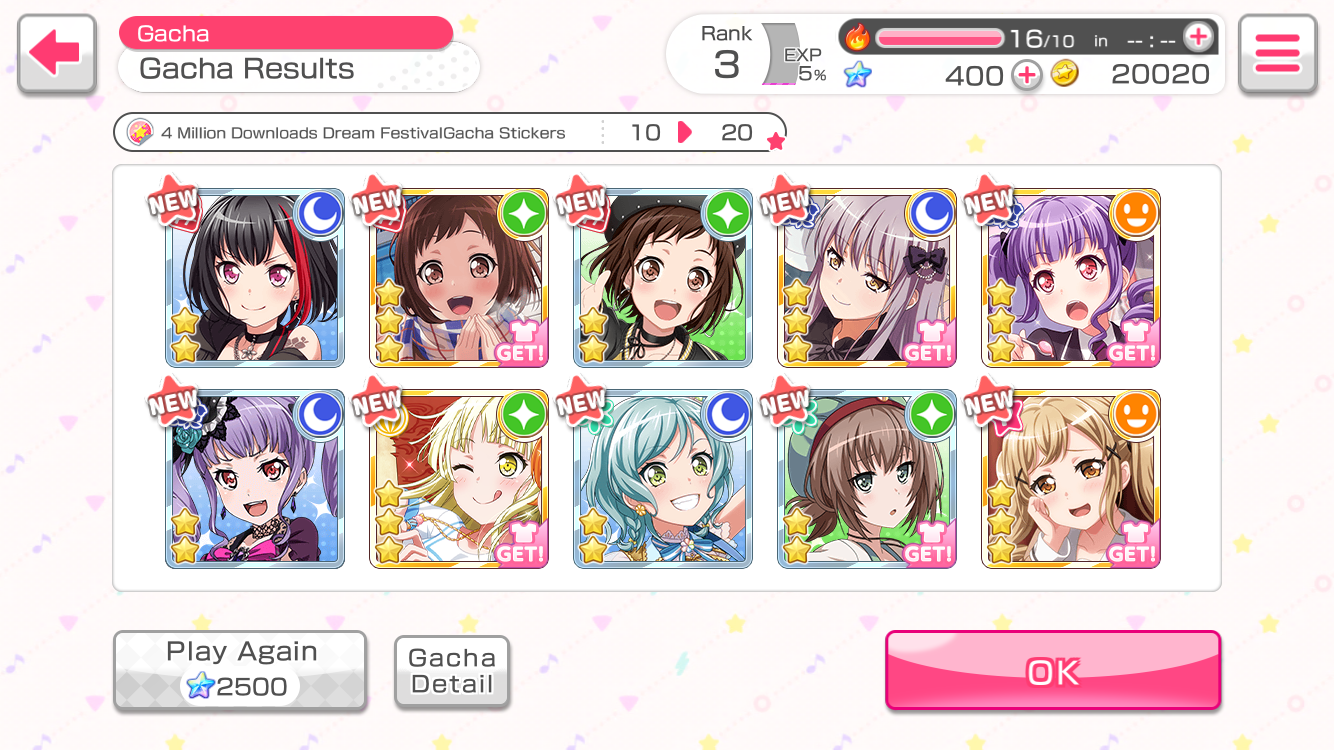The image size is (1334, 750).
Task: Open the black-beret brunette card
Action: (662, 278)
